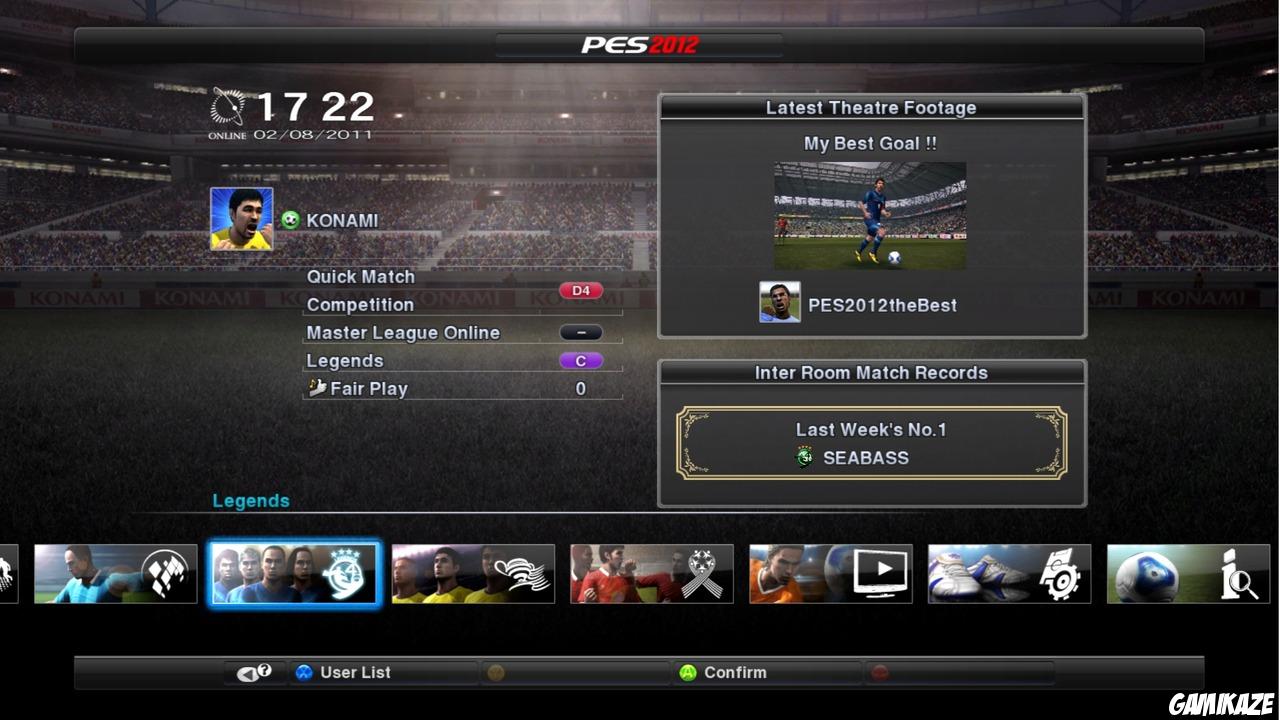Image resolution: width=1280 pixels, height=720 pixels.
Task: Open the ball with magnifier information icon
Action: click(x=1187, y=573)
